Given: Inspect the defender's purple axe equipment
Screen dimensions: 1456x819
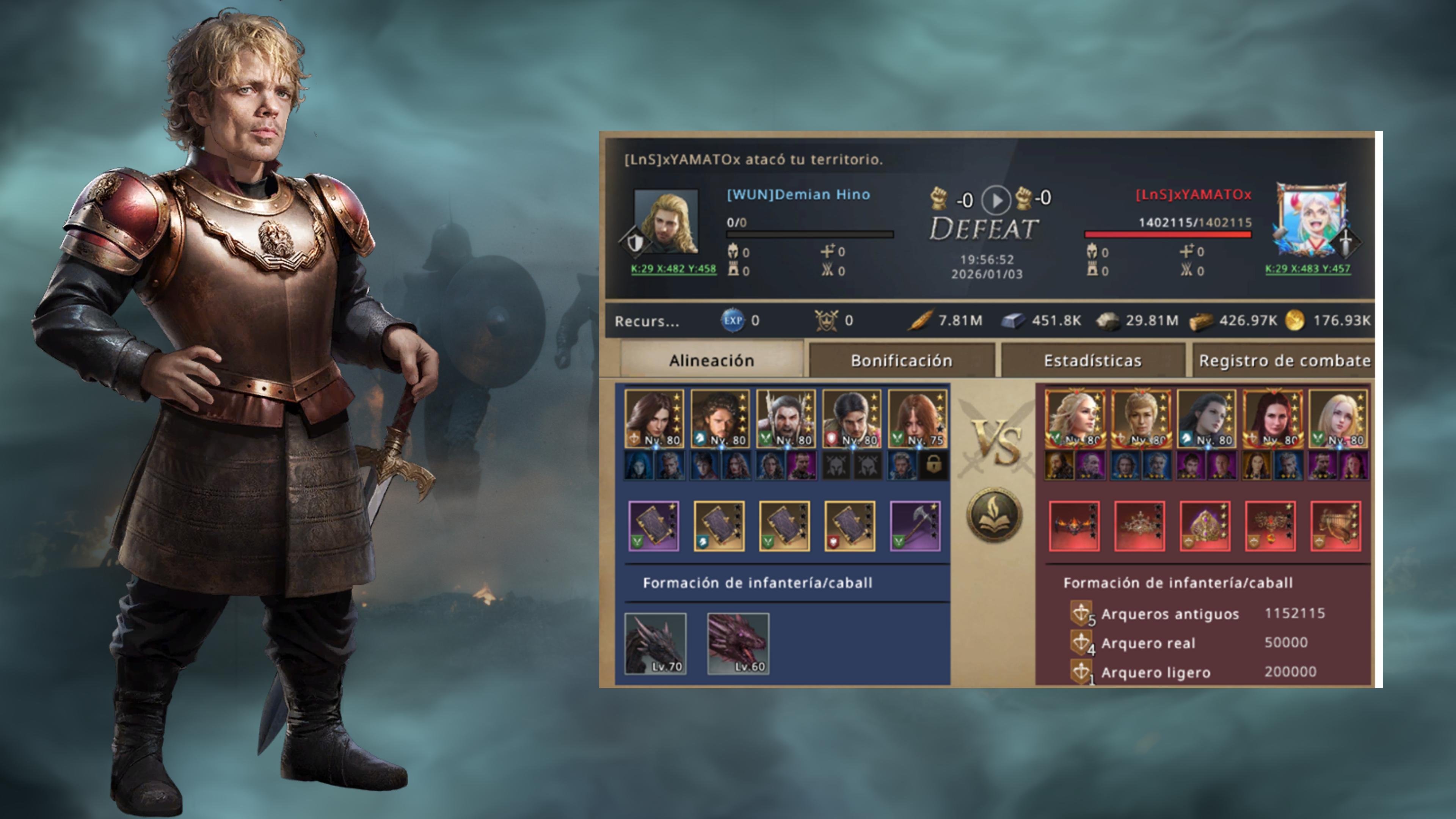Looking at the screenshot, I should (x=915, y=526).
